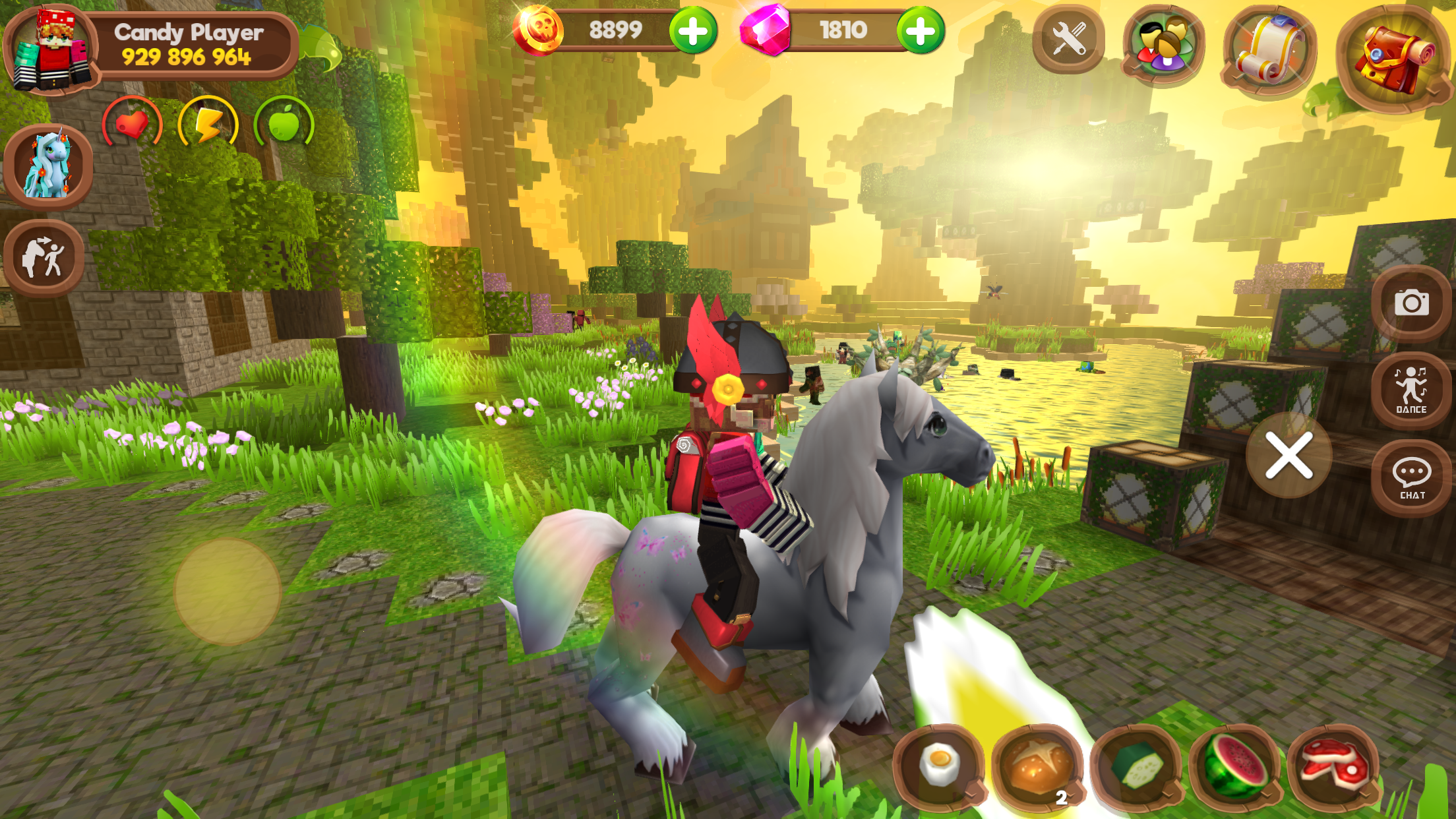
Task: Open the quest scroll panel
Action: click(1258, 48)
